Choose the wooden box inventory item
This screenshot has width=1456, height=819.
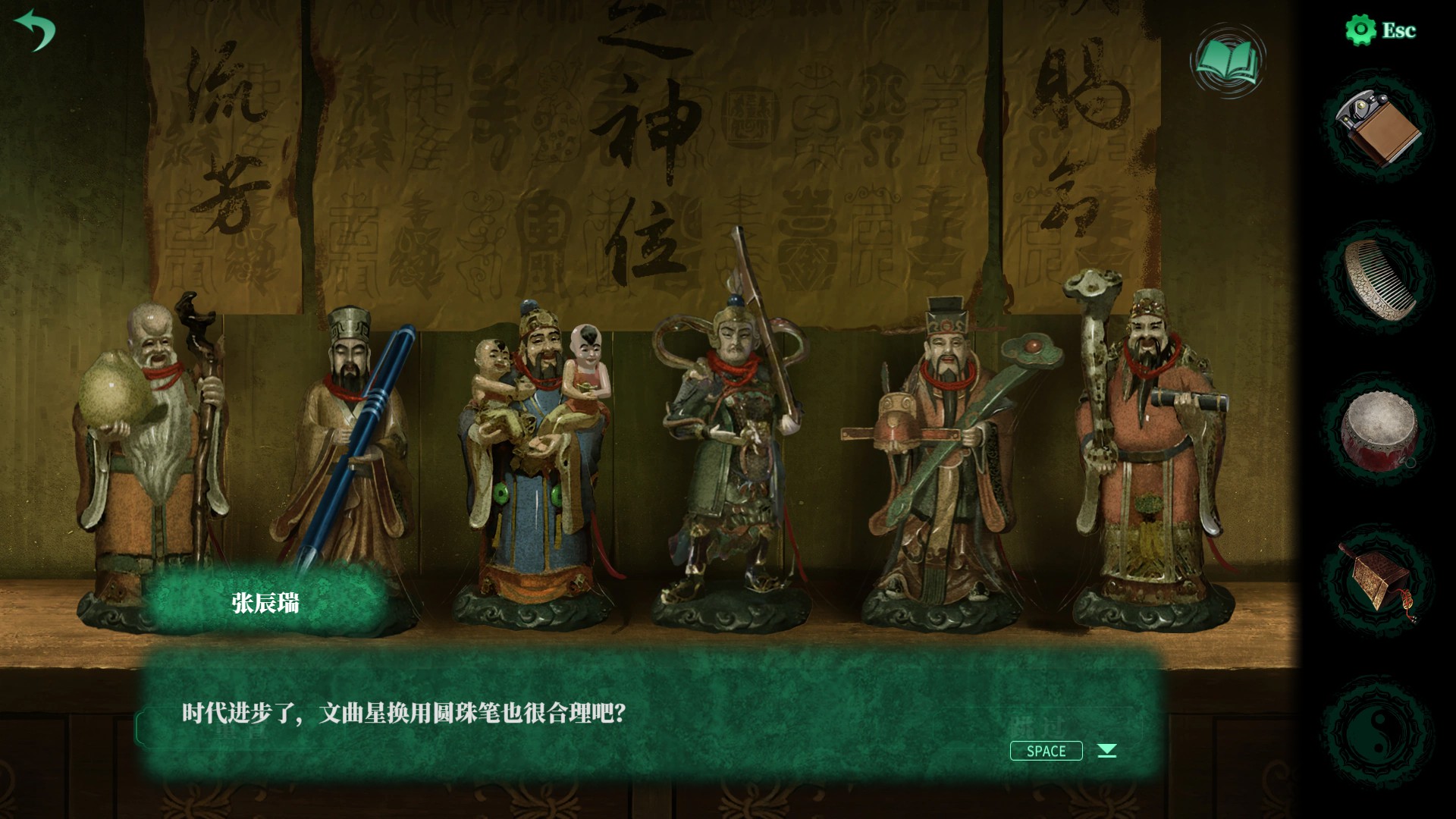pyautogui.click(x=1377, y=576)
